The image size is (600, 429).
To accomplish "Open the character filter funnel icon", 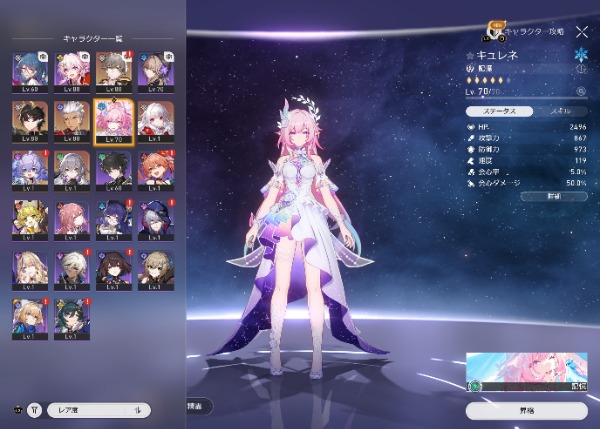I will [x=35, y=409].
